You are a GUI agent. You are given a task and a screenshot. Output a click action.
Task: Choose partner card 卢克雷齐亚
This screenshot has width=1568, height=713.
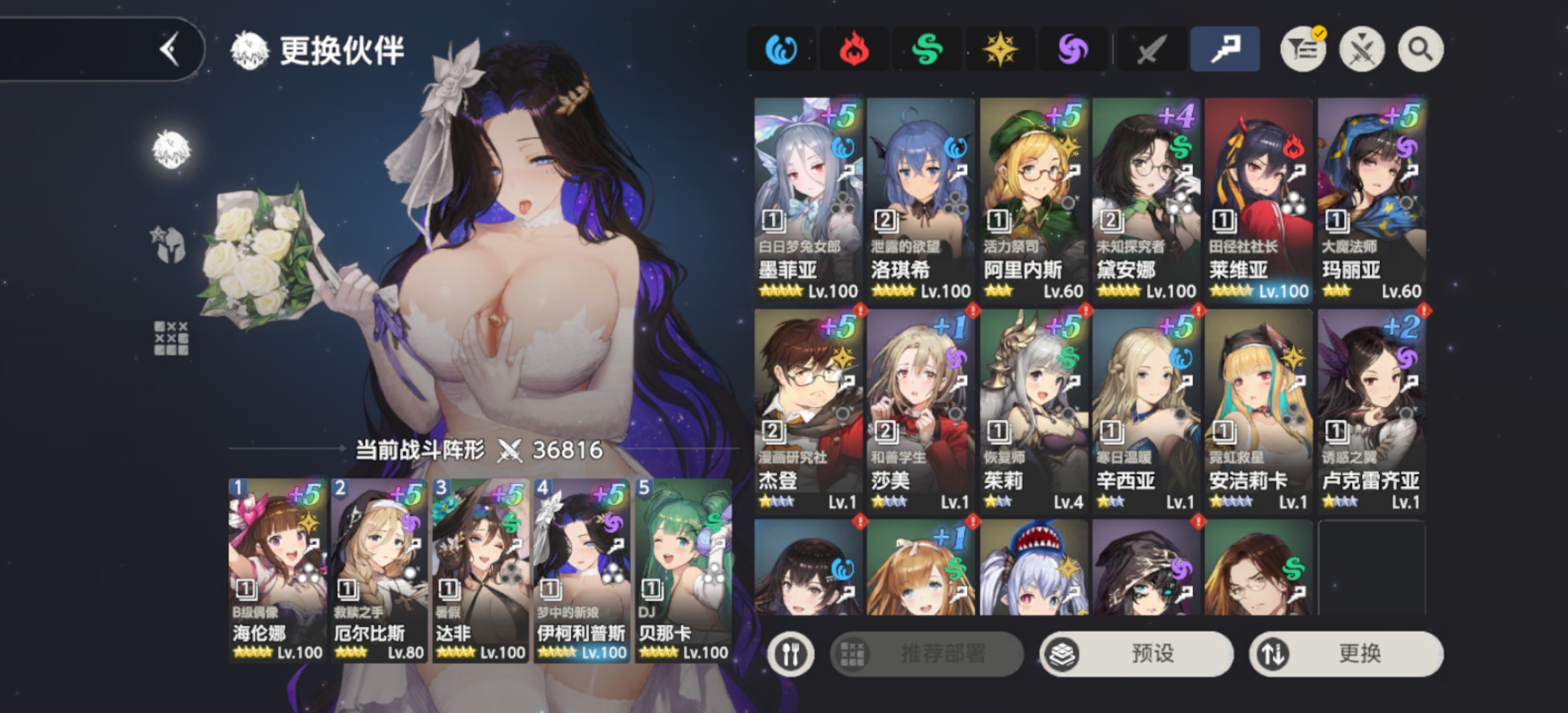1371,411
